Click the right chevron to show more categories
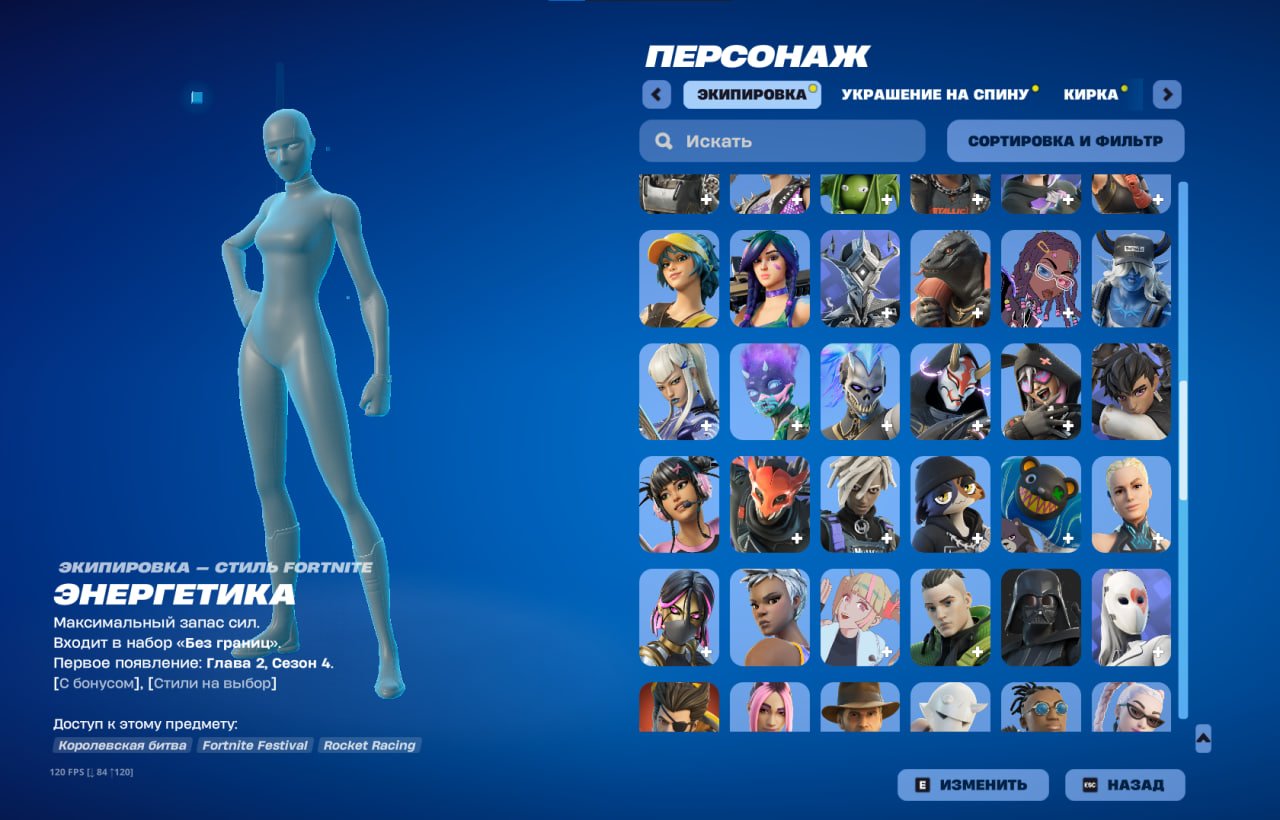The image size is (1280, 820). pyautogui.click(x=1166, y=93)
